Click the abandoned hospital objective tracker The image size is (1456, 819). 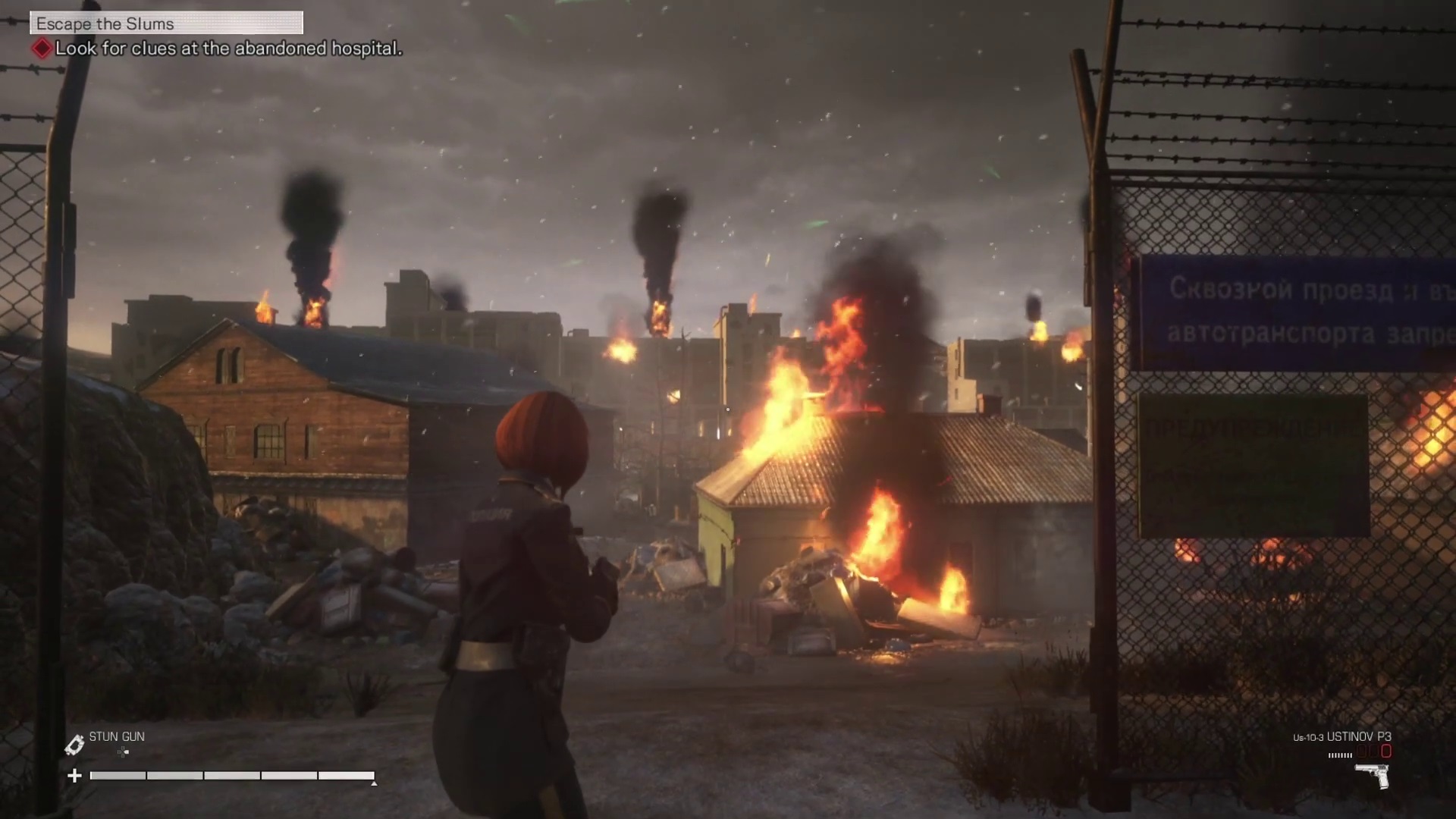[x=227, y=49]
